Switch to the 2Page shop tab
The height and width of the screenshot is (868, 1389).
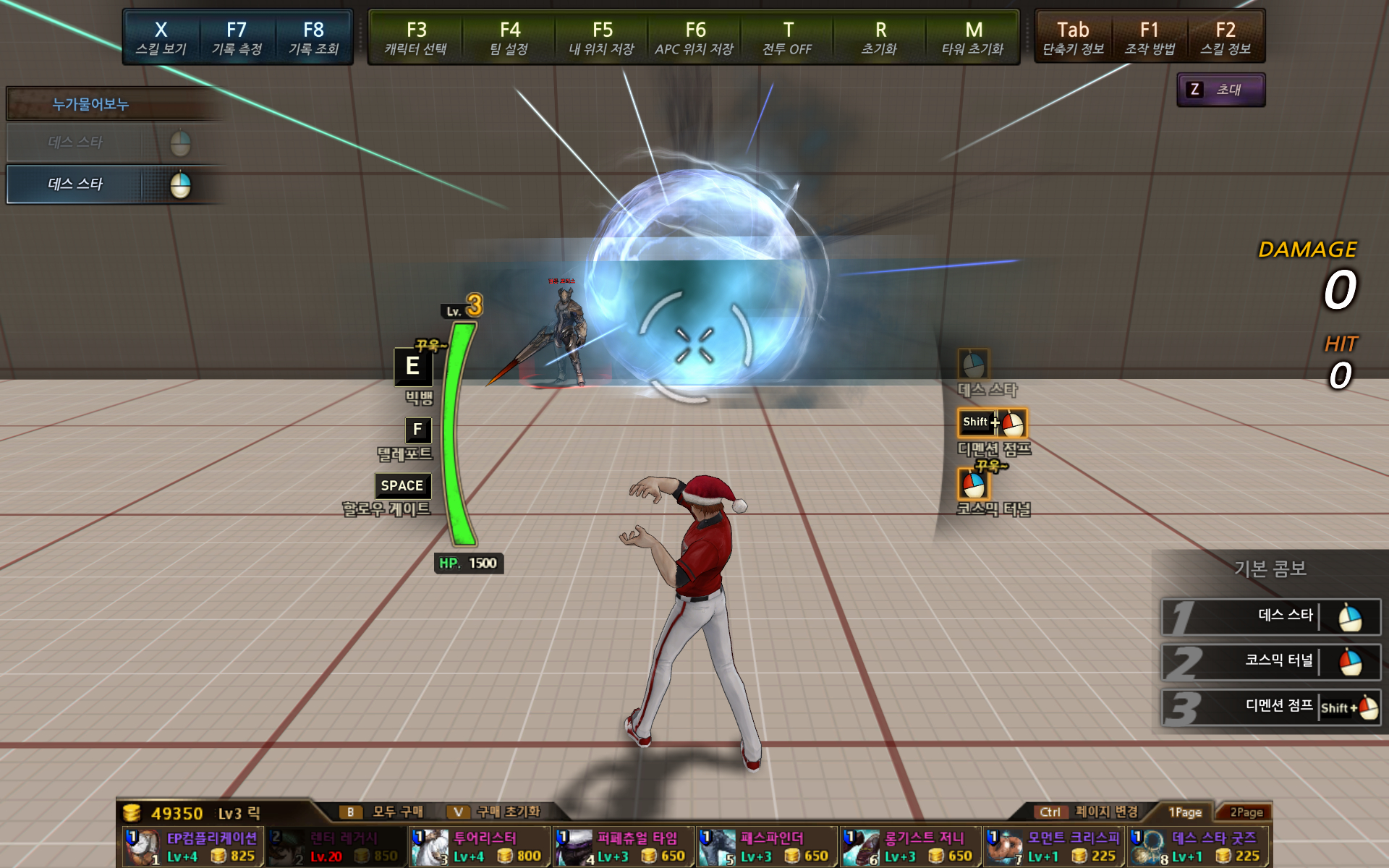(1246, 812)
